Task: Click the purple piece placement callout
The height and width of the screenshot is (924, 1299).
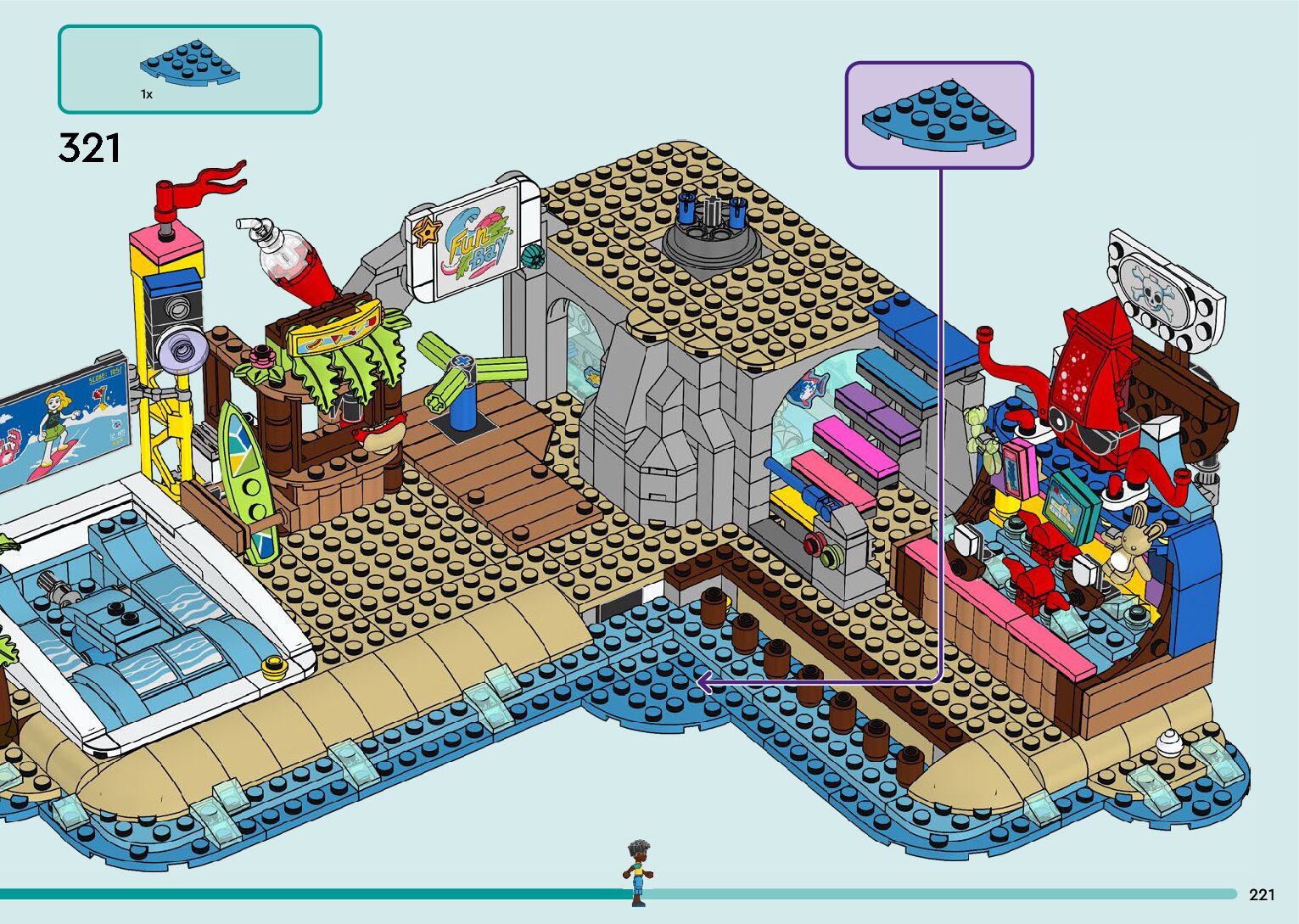Action: tap(939, 115)
